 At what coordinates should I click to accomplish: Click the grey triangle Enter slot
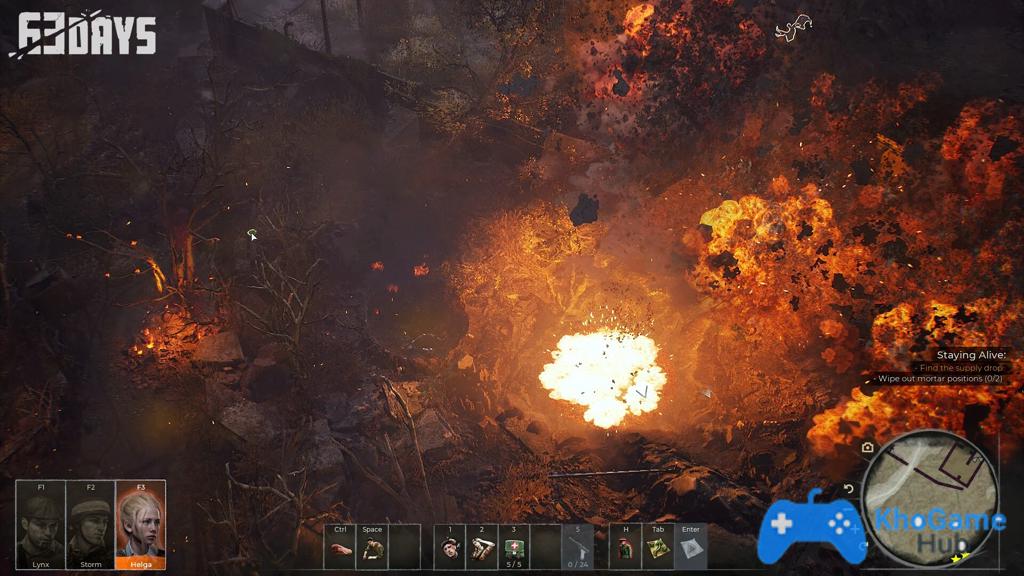691,548
